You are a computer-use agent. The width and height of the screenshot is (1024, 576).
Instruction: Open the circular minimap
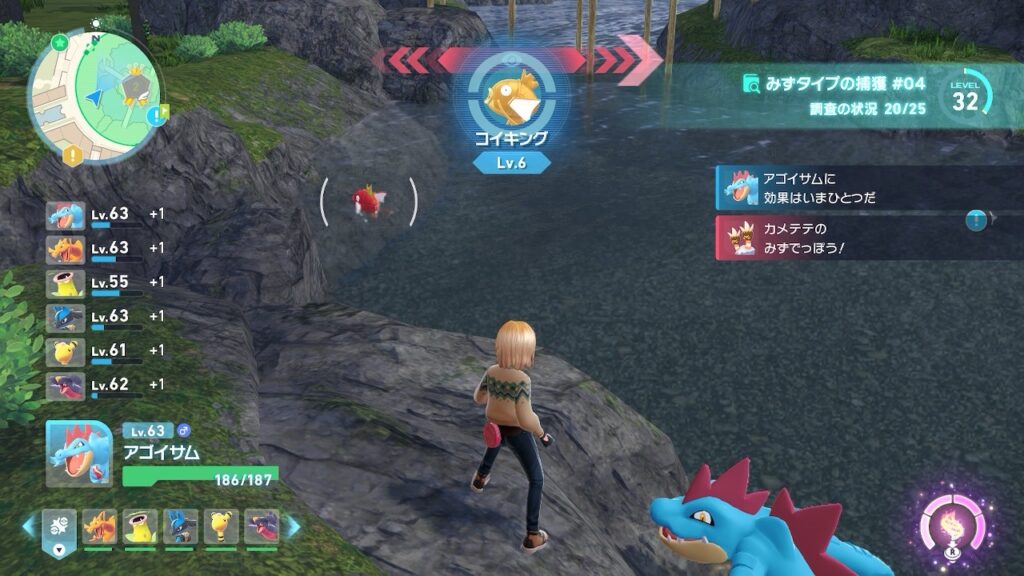pyautogui.click(x=94, y=95)
